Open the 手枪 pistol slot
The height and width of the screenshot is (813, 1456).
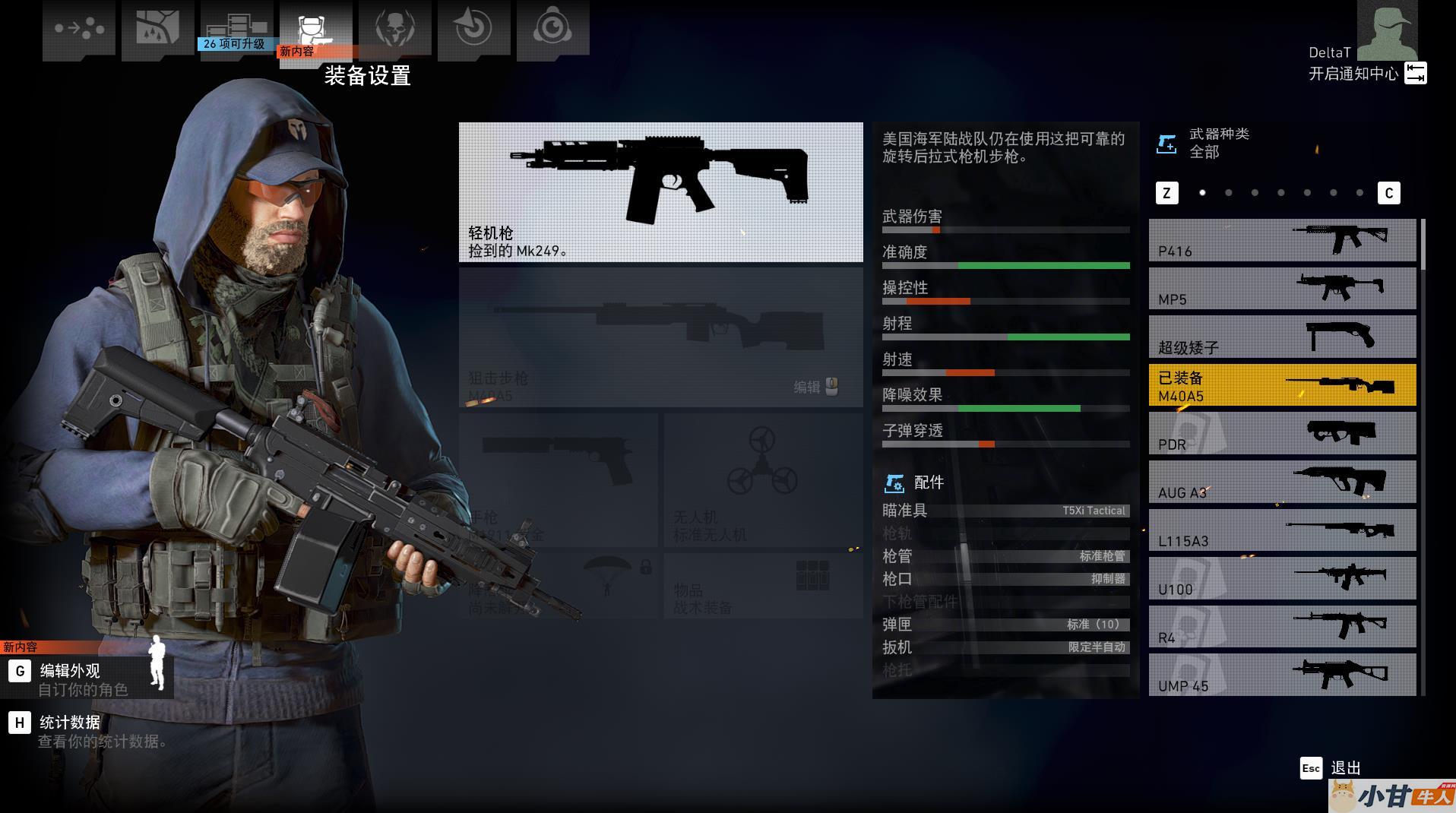coord(558,480)
